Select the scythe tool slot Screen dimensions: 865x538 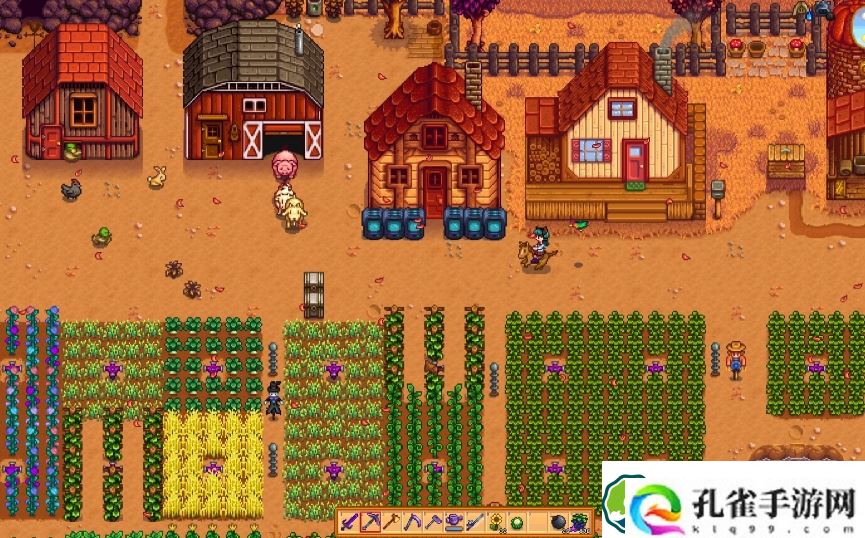coord(412,522)
